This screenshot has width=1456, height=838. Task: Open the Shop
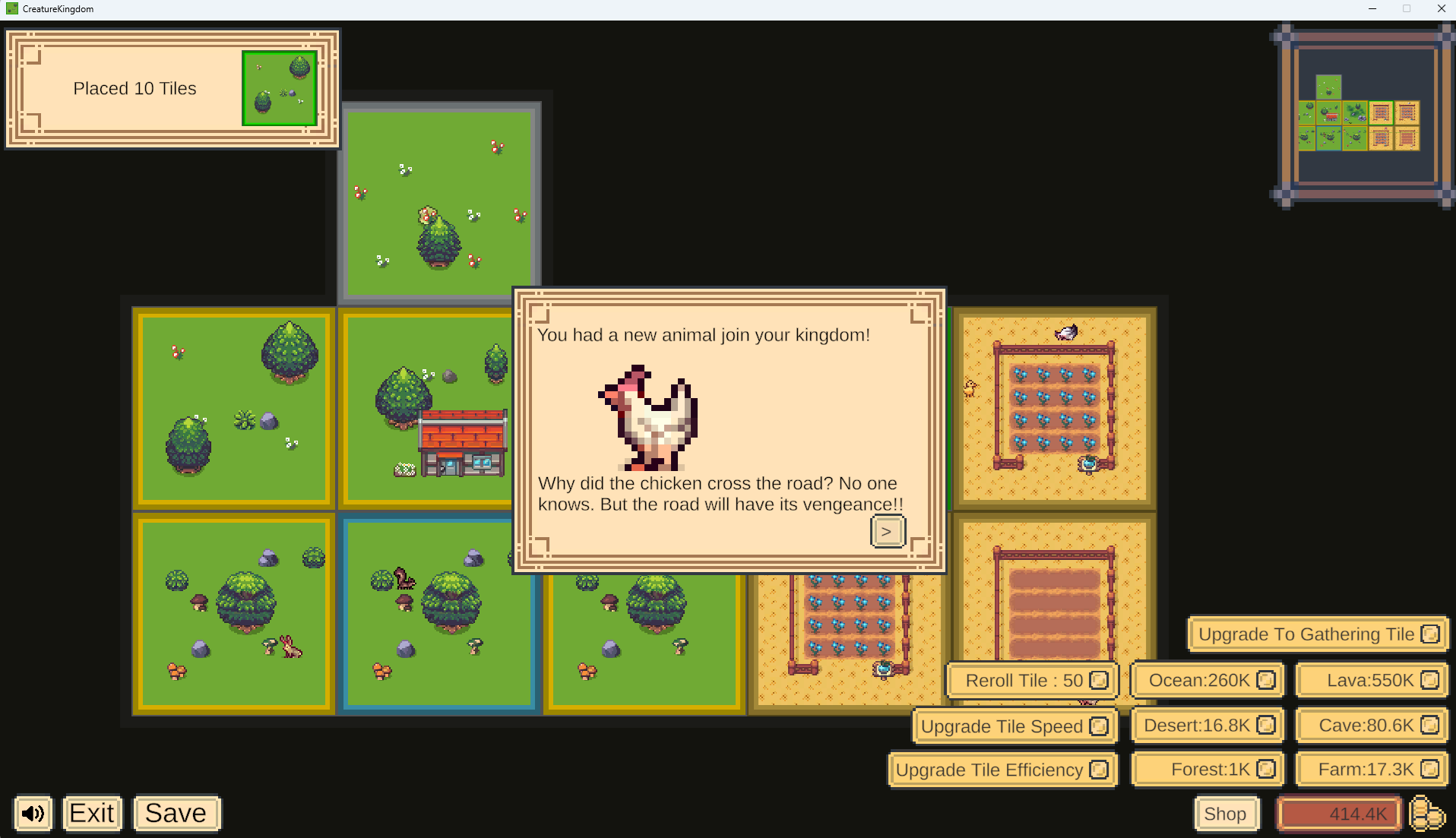(1227, 814)
